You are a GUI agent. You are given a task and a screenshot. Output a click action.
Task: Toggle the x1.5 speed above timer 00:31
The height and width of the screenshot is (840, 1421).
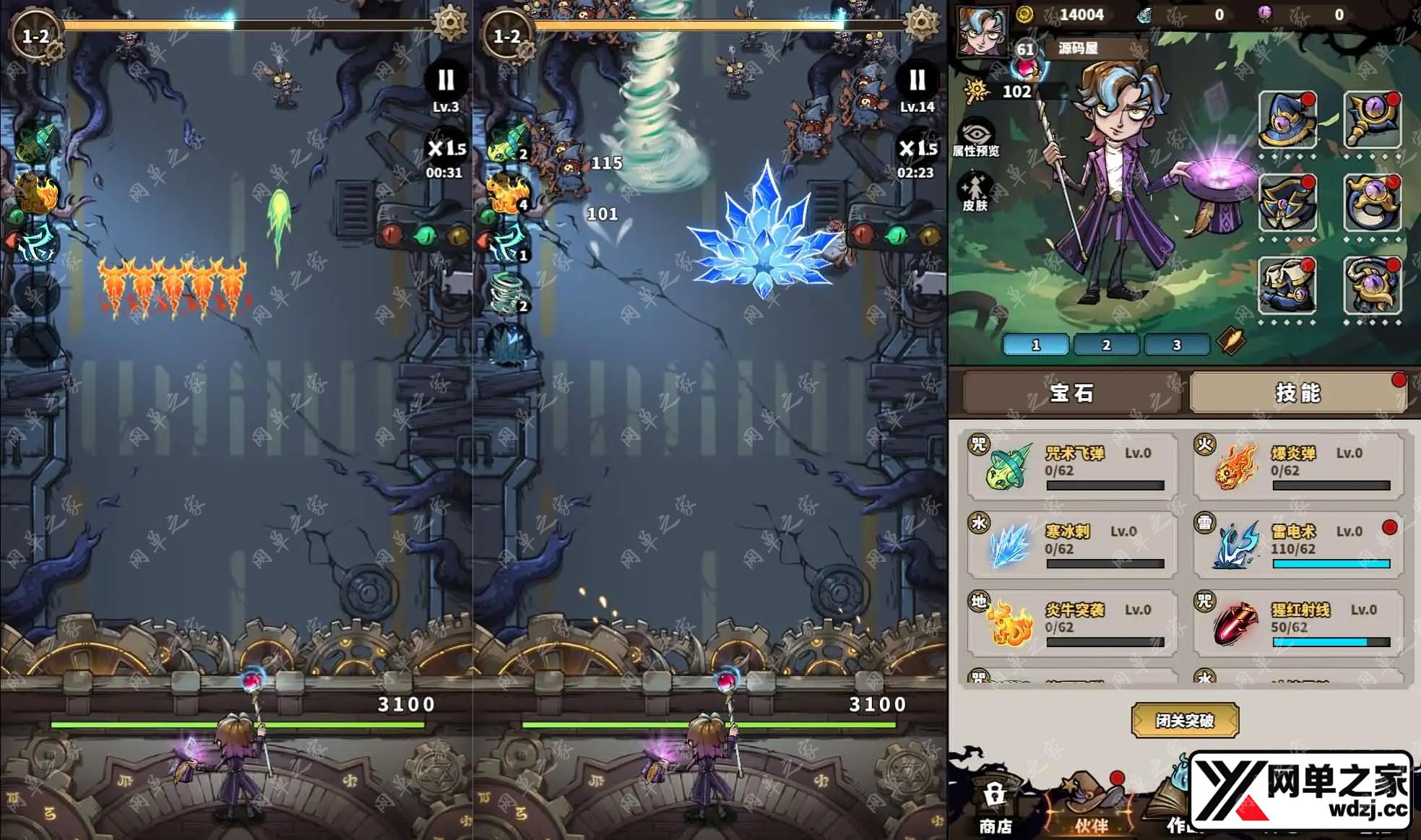(446, 149)
